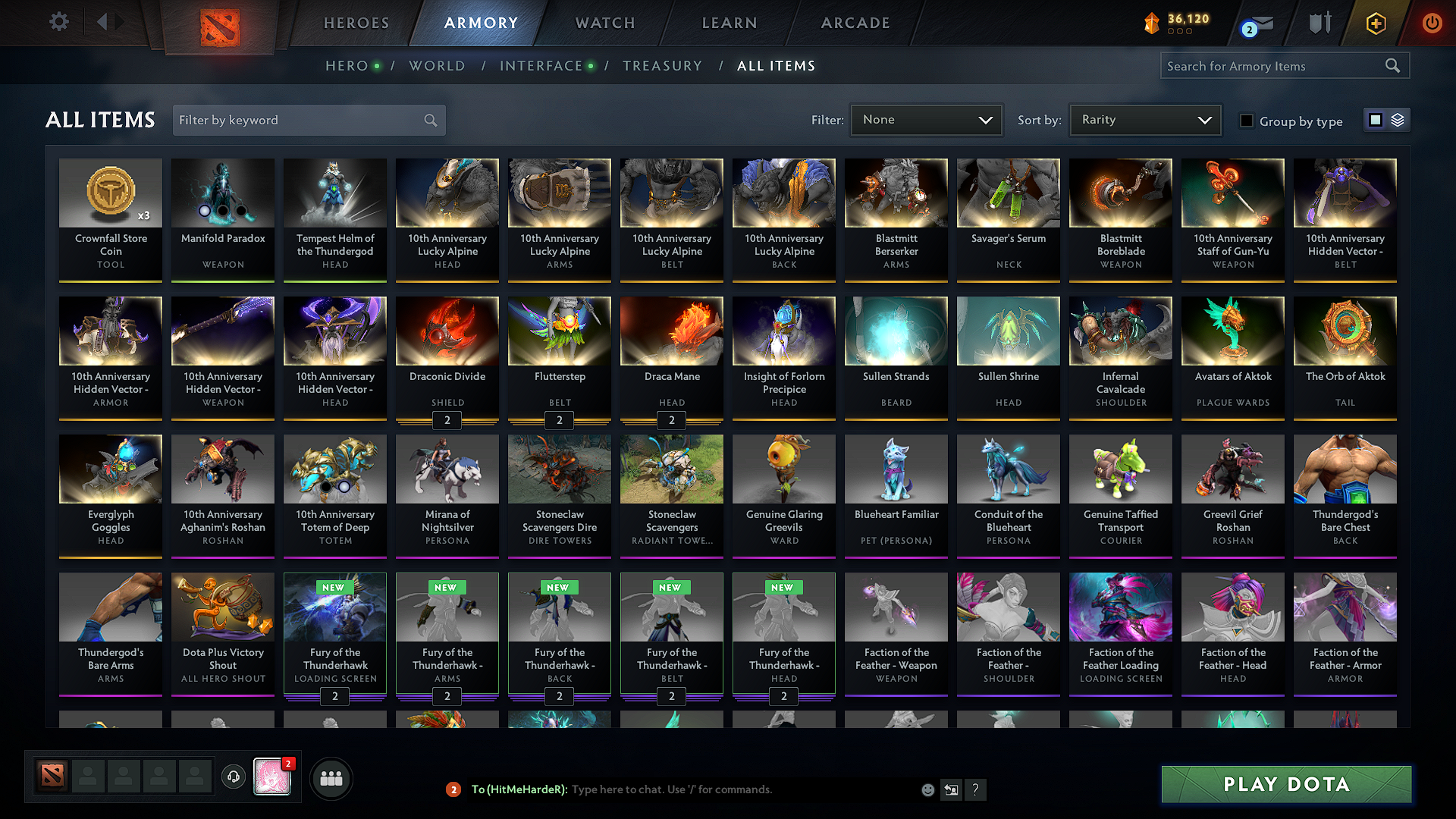This screenshot has width=1456, height=819.
Task: Open the Sort by Rarity dropdown
Action: (x=1145, y=119)
